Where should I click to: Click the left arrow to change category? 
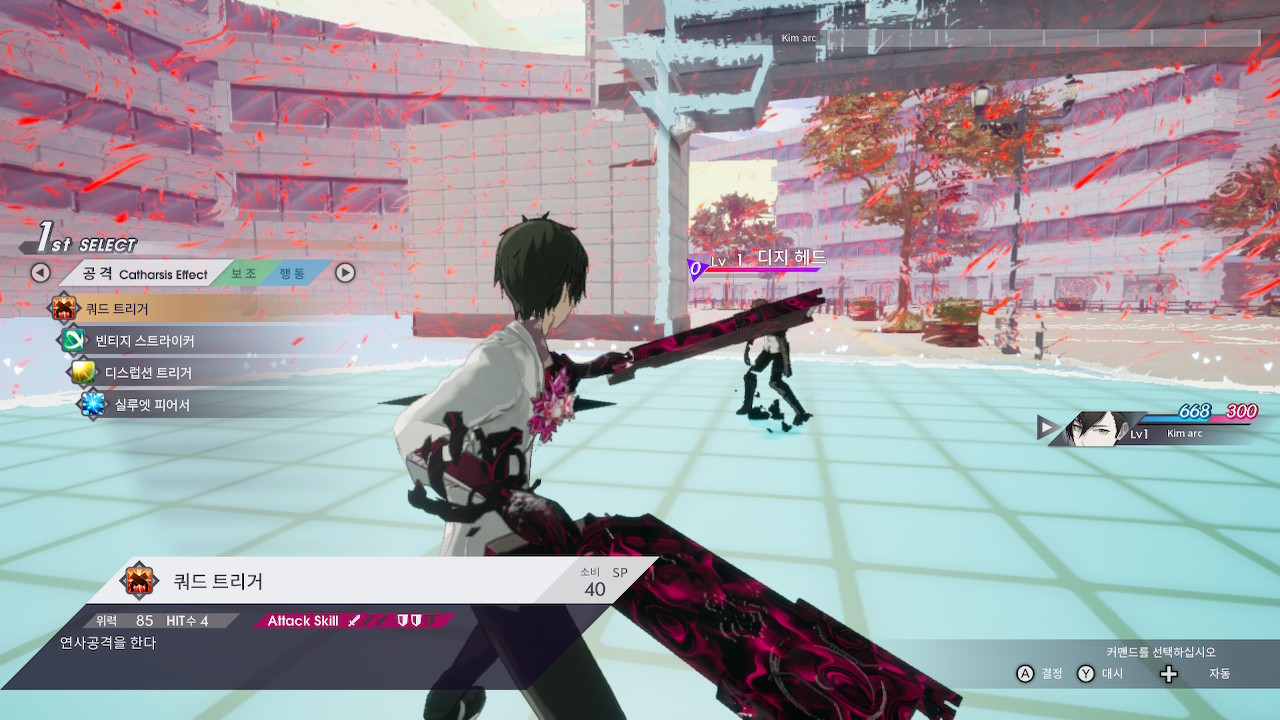point(40,272)
